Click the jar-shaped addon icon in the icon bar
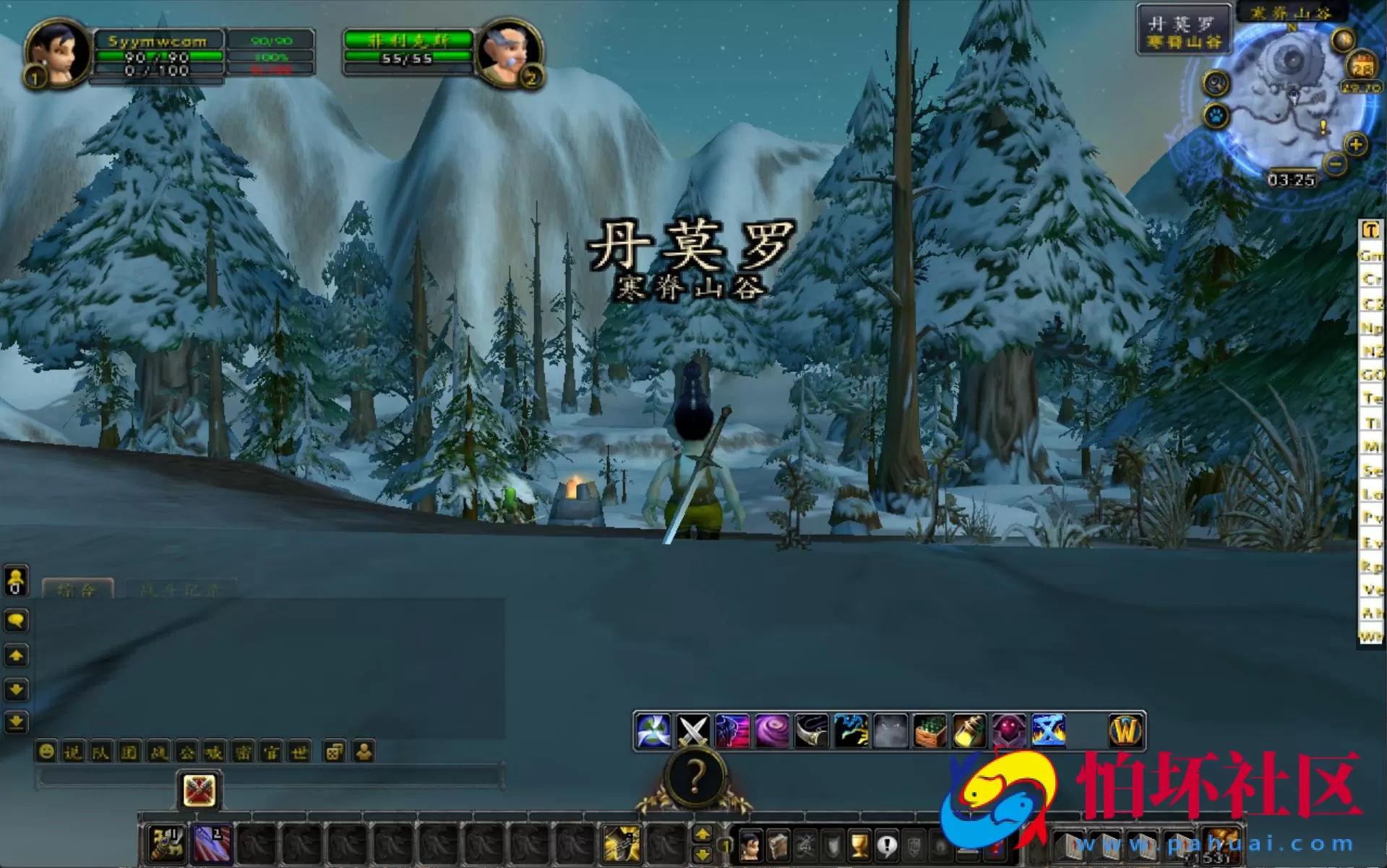 [x=971, y=730]
